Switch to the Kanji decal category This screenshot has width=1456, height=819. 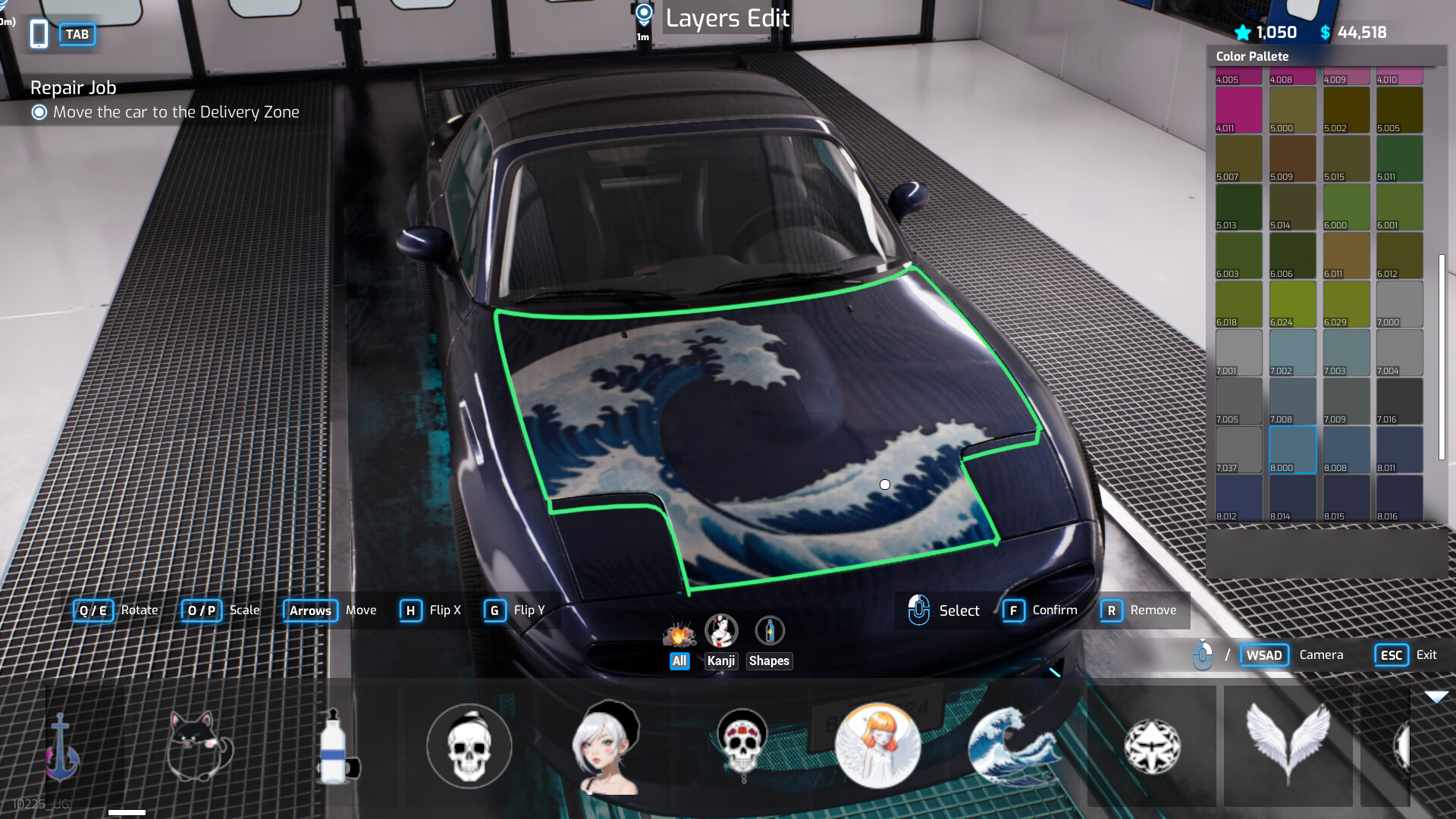[721, 661]
